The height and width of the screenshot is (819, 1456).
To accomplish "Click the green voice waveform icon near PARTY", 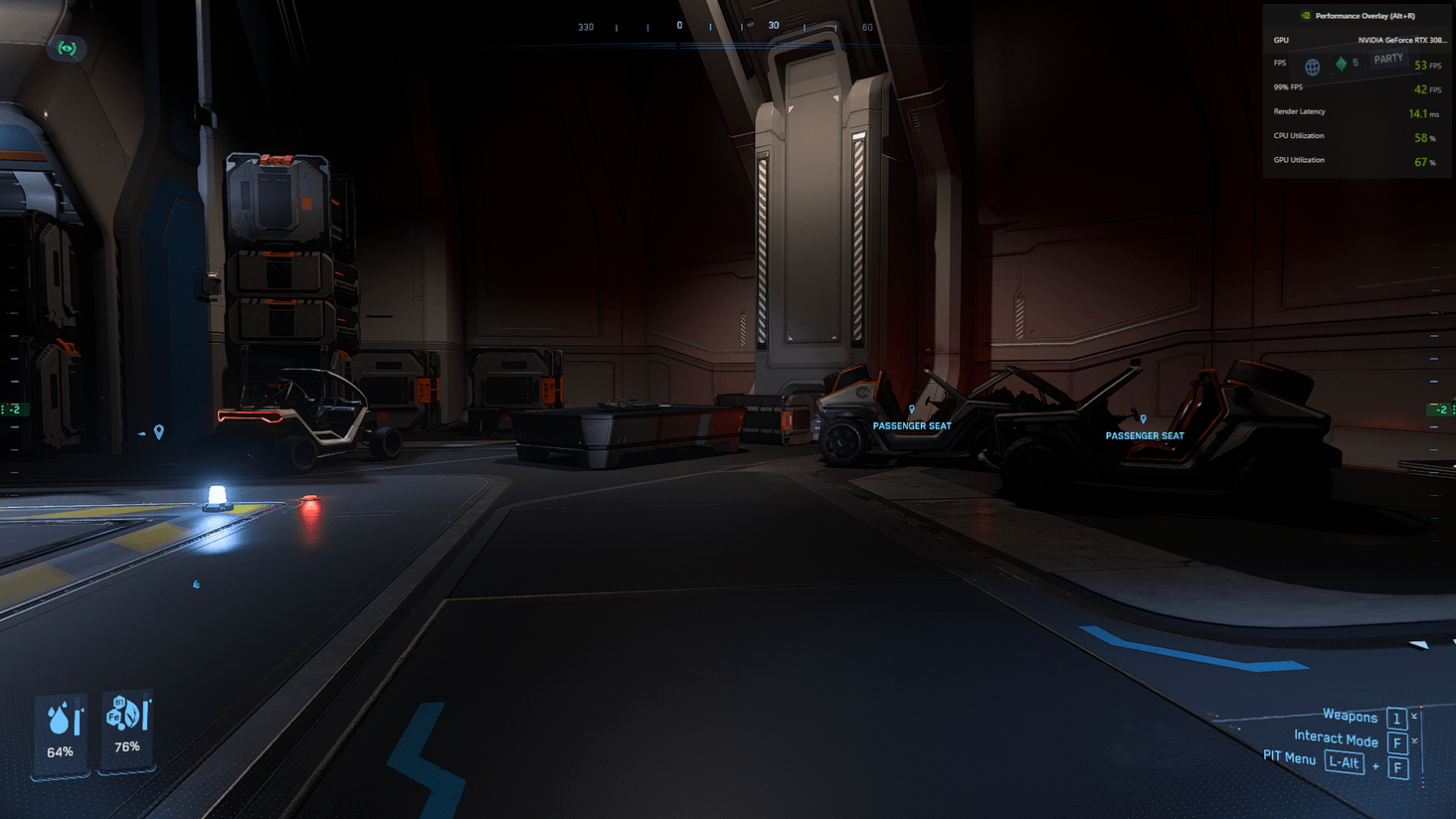I will pyautogui.click(x=1341, y=64).
